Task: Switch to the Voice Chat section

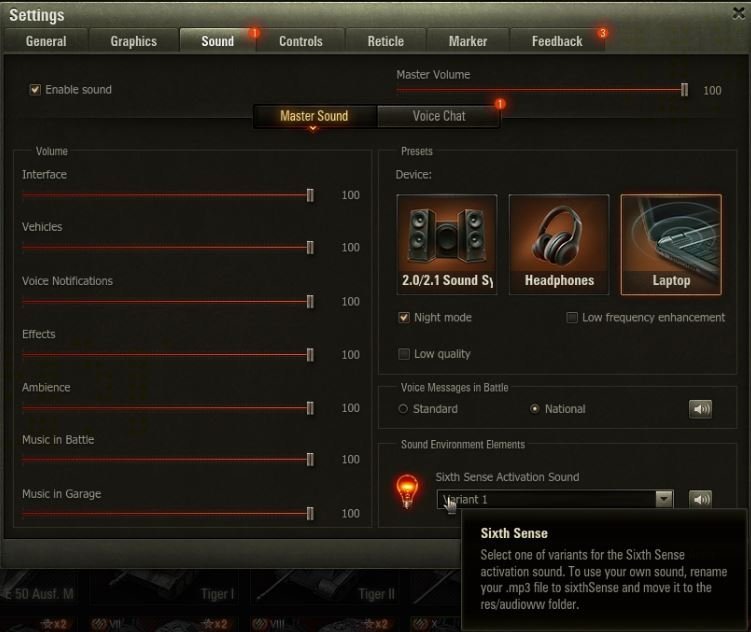Action: 438,116
